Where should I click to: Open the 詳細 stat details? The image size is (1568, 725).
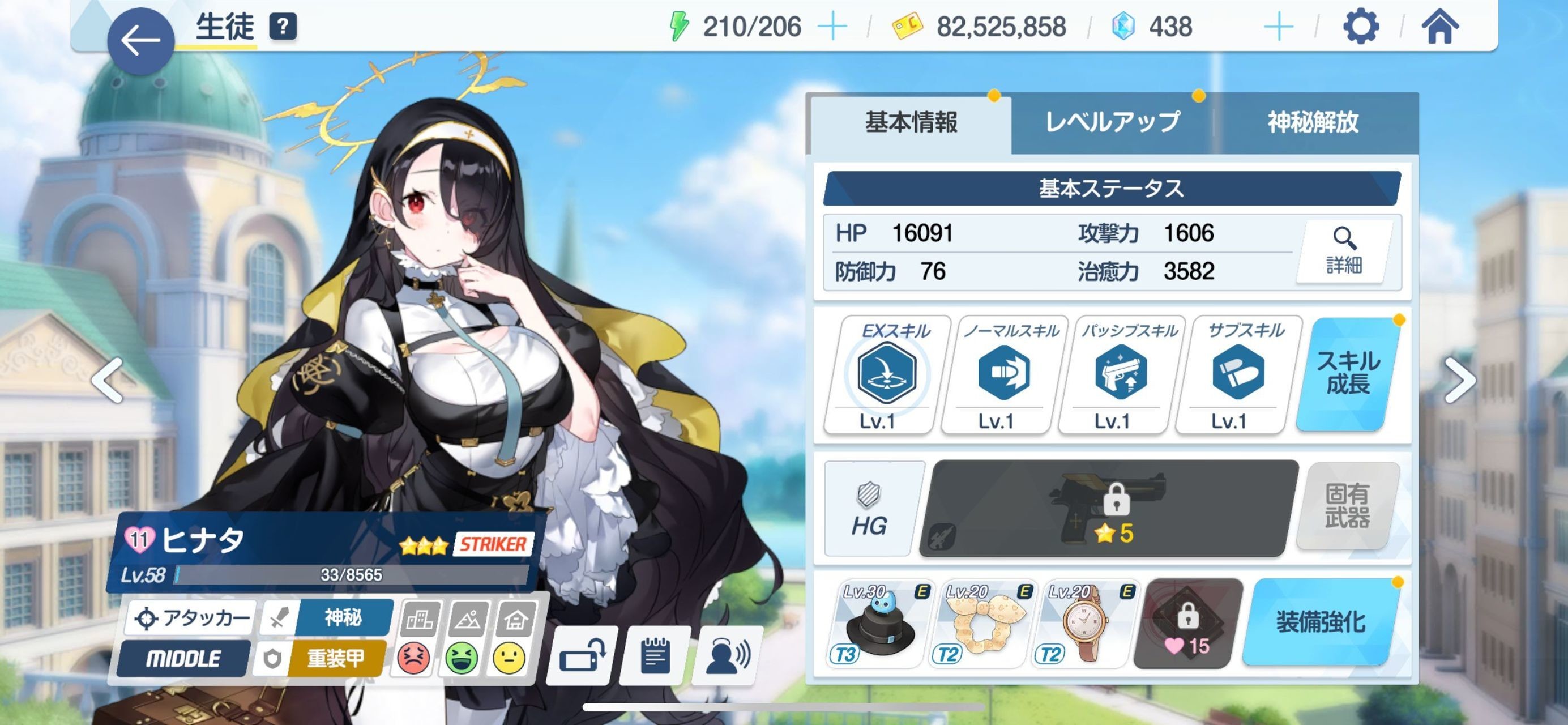pyautogui.click(x=1344, y=251)
